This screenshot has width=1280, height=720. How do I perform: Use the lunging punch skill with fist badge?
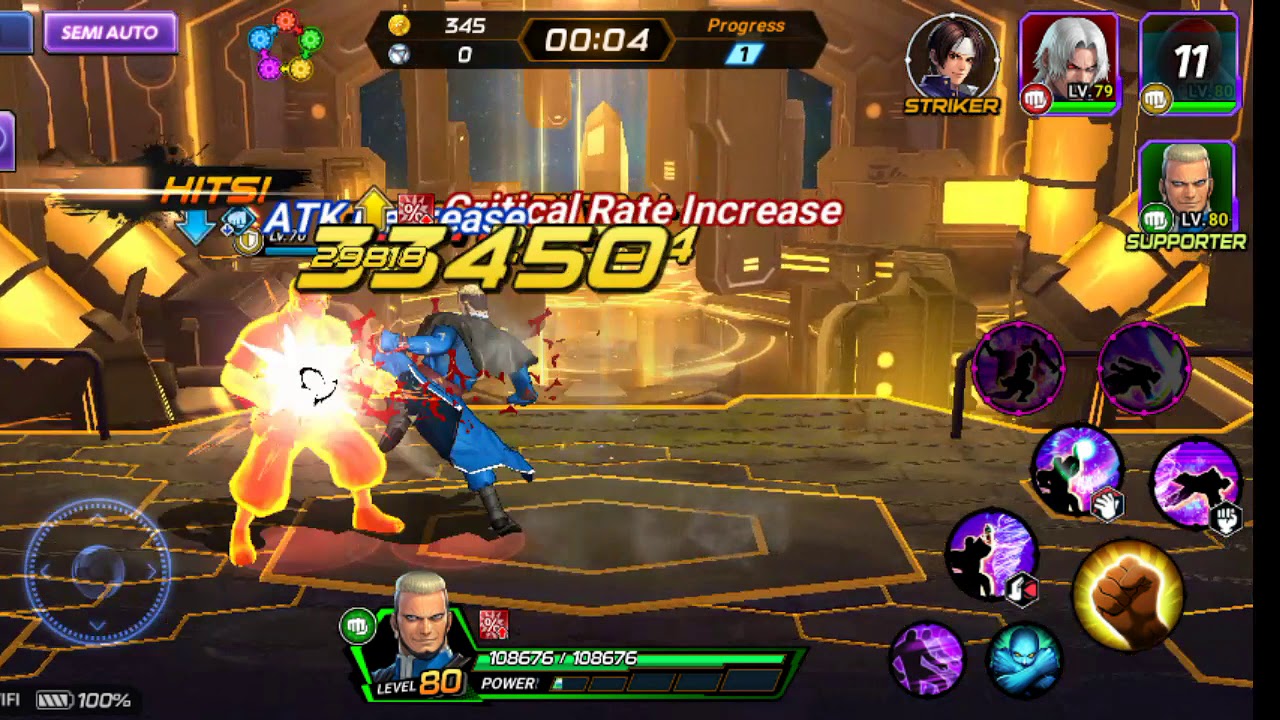(x=1196, y=485)
